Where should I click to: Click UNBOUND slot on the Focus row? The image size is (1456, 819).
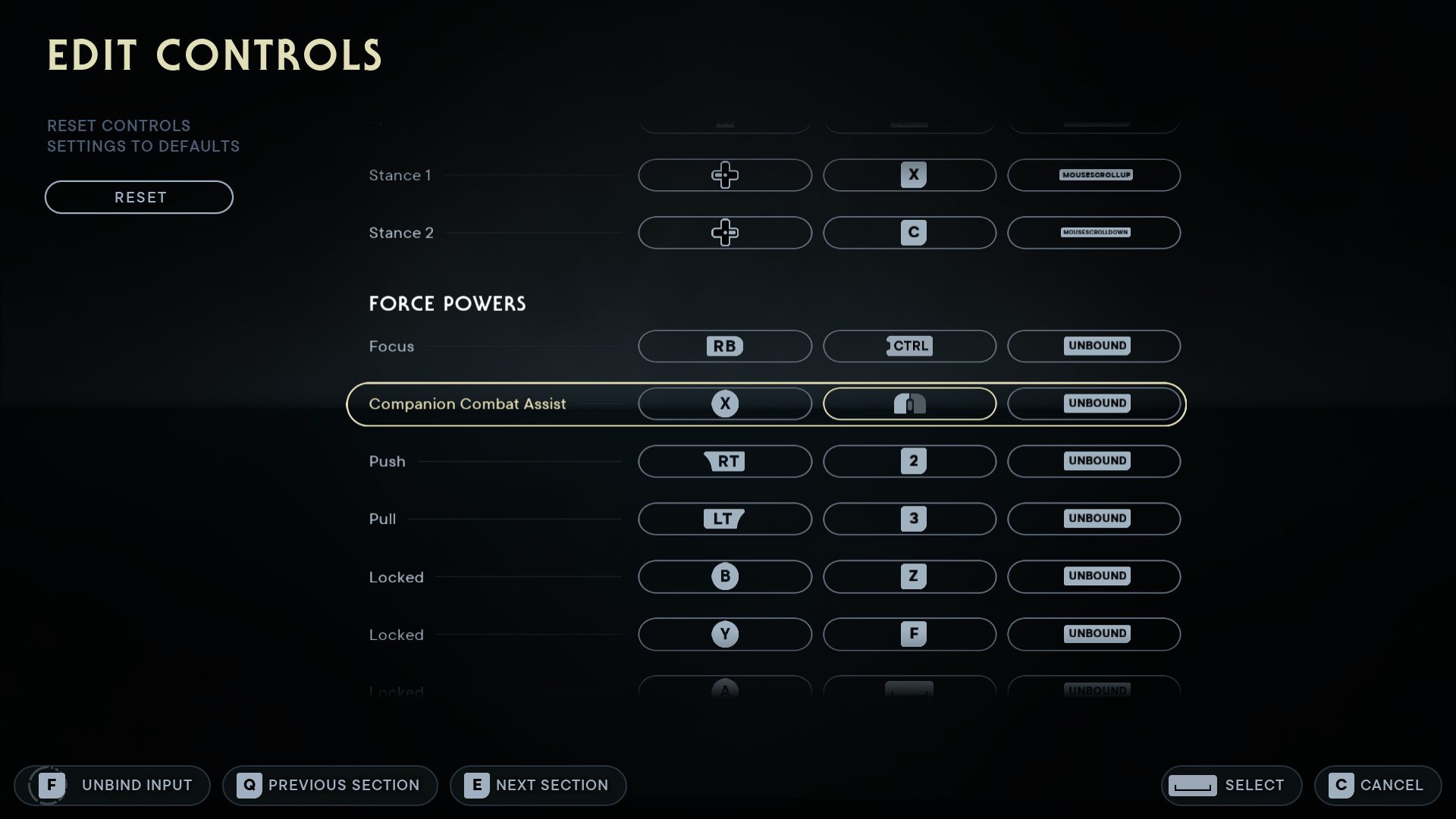tap(1094, 346)
